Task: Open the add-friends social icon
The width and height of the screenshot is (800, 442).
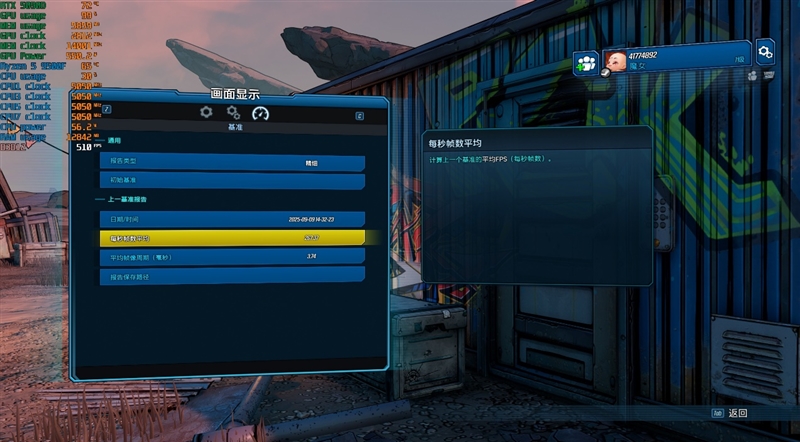Action: pos(586,63)
